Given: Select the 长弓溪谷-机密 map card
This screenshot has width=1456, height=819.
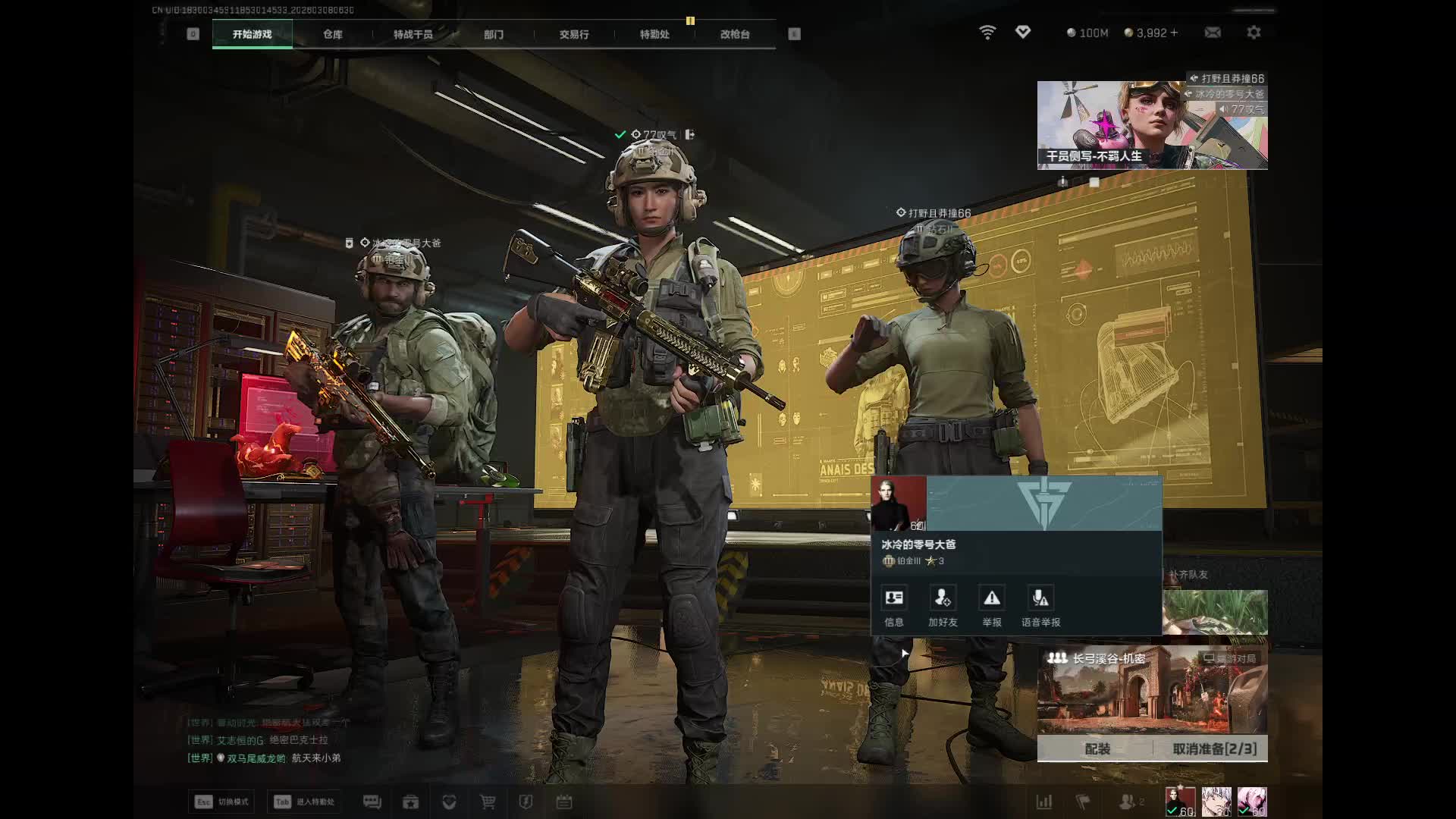Looking at the screenshot, I should [1152, 690].
